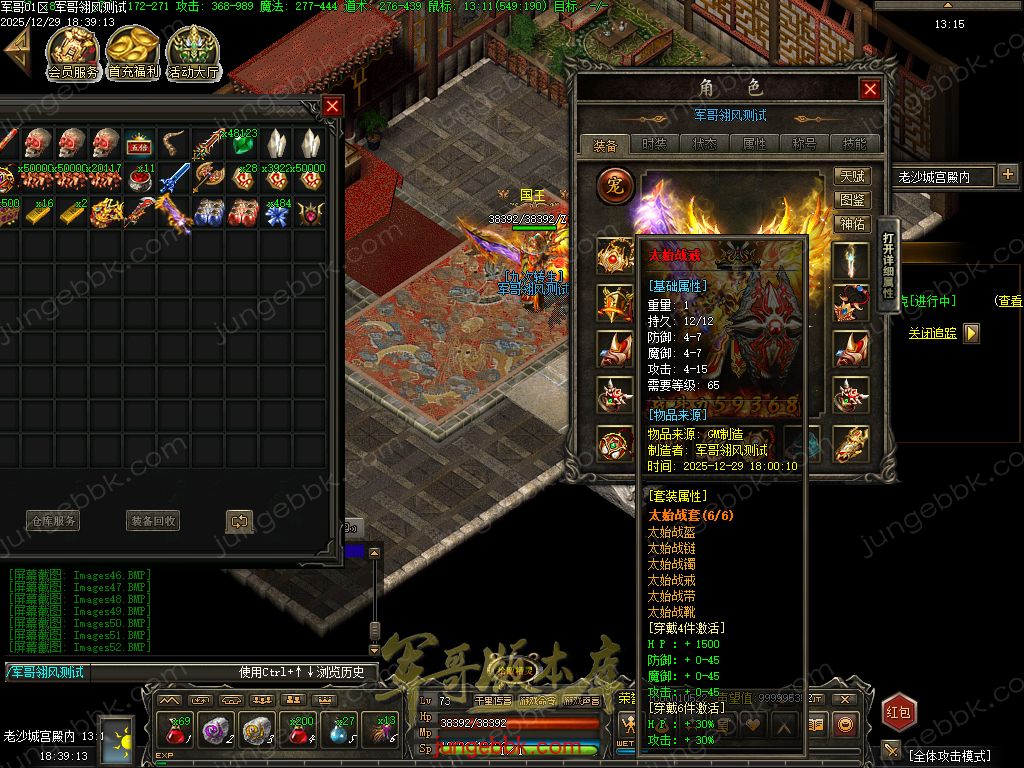Switch to the 称号 title tab
Viewport: 1024px width, 768px height.
coord(804,144)
